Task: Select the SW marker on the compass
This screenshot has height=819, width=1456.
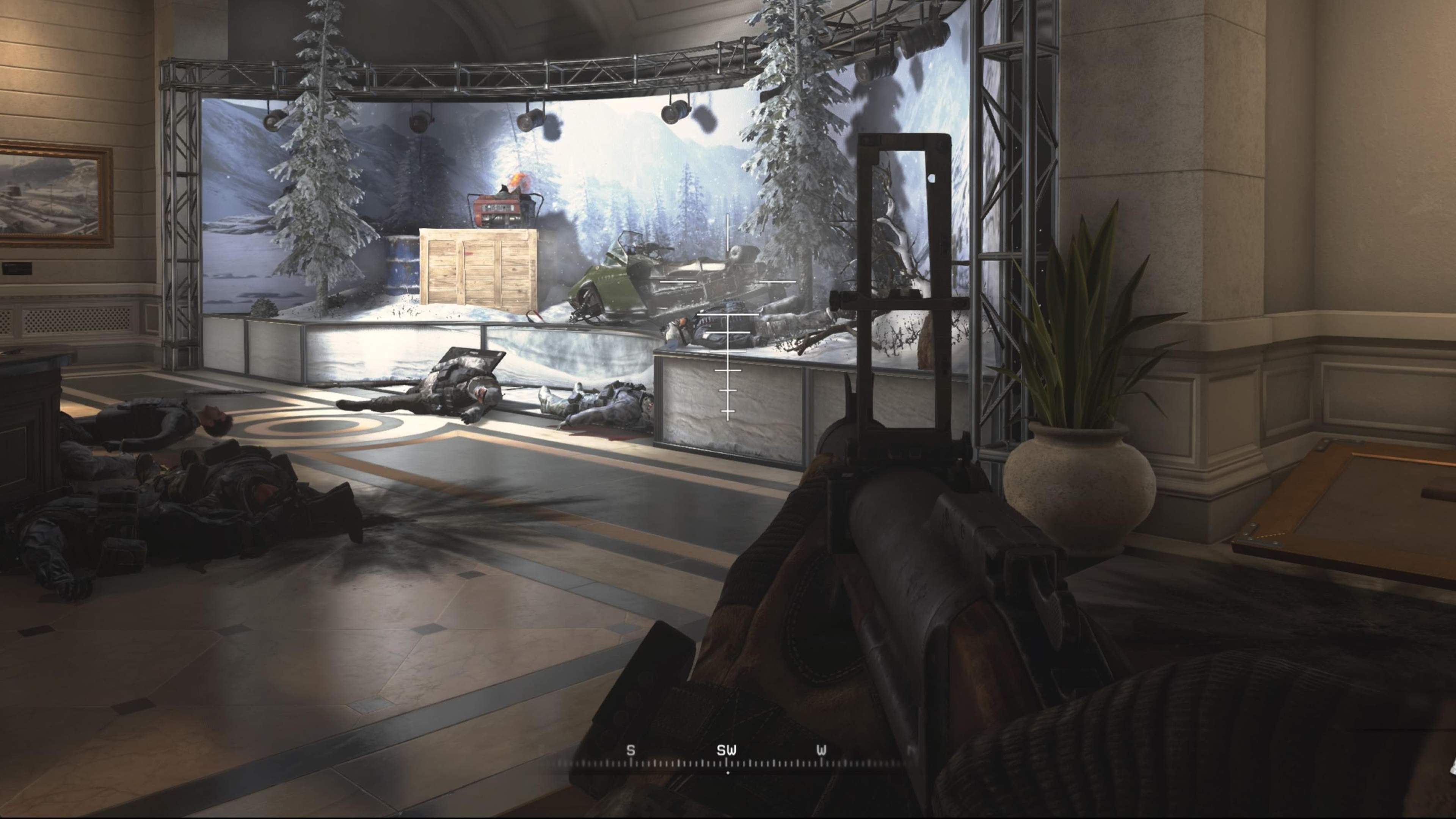Action: (x=727, y=751)
